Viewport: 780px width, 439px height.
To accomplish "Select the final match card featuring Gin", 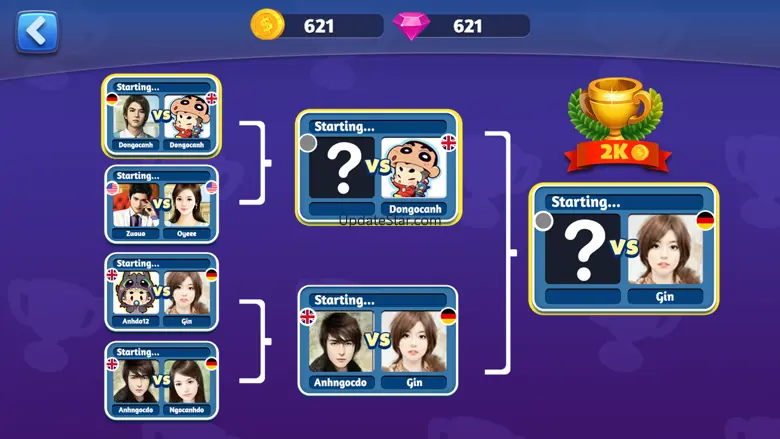I will pos(624,248).
